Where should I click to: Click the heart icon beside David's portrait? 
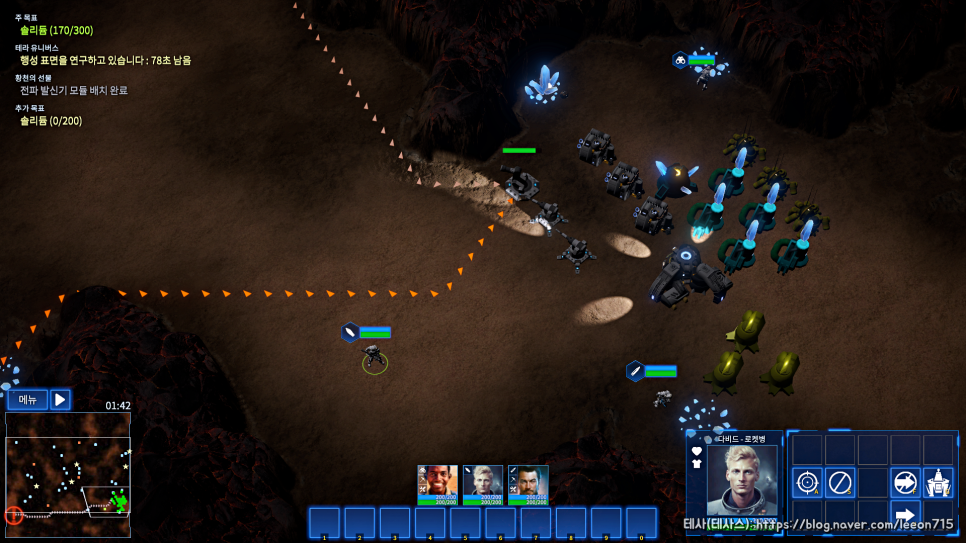click(697, 451)
